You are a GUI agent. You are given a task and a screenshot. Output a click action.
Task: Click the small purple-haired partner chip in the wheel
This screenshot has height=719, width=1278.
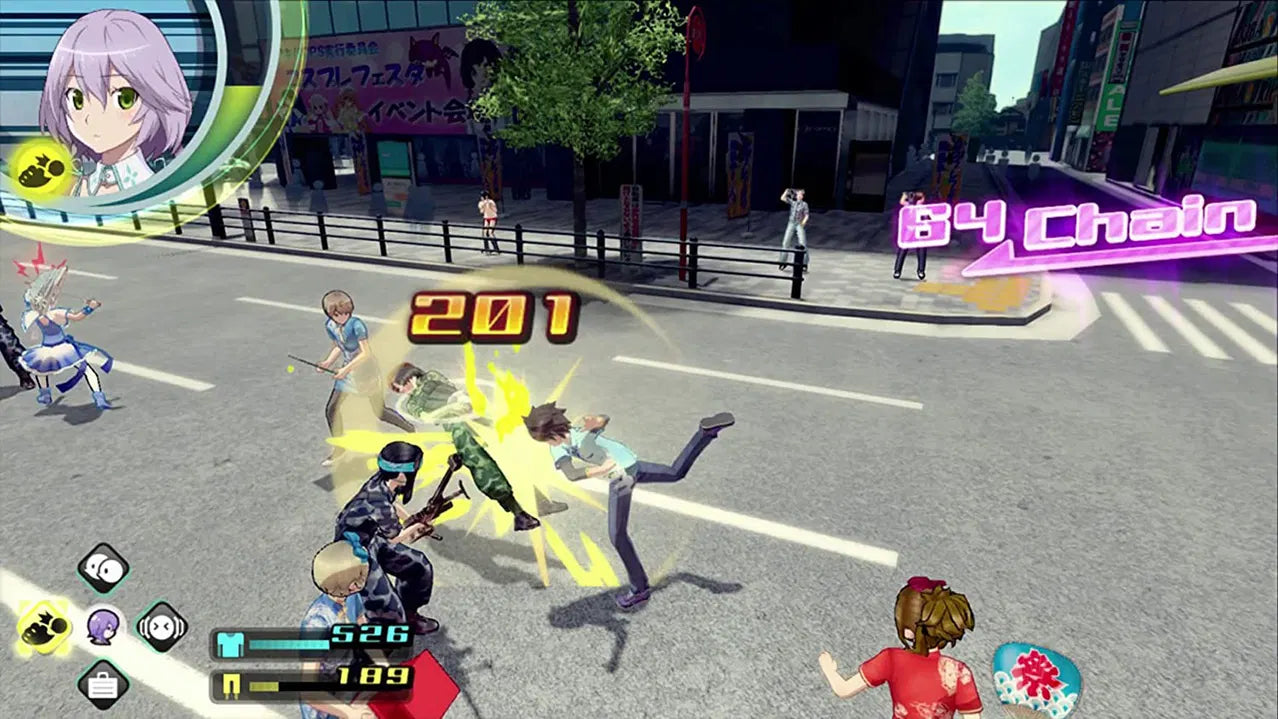pyautogui.click(x=103, y=627)
